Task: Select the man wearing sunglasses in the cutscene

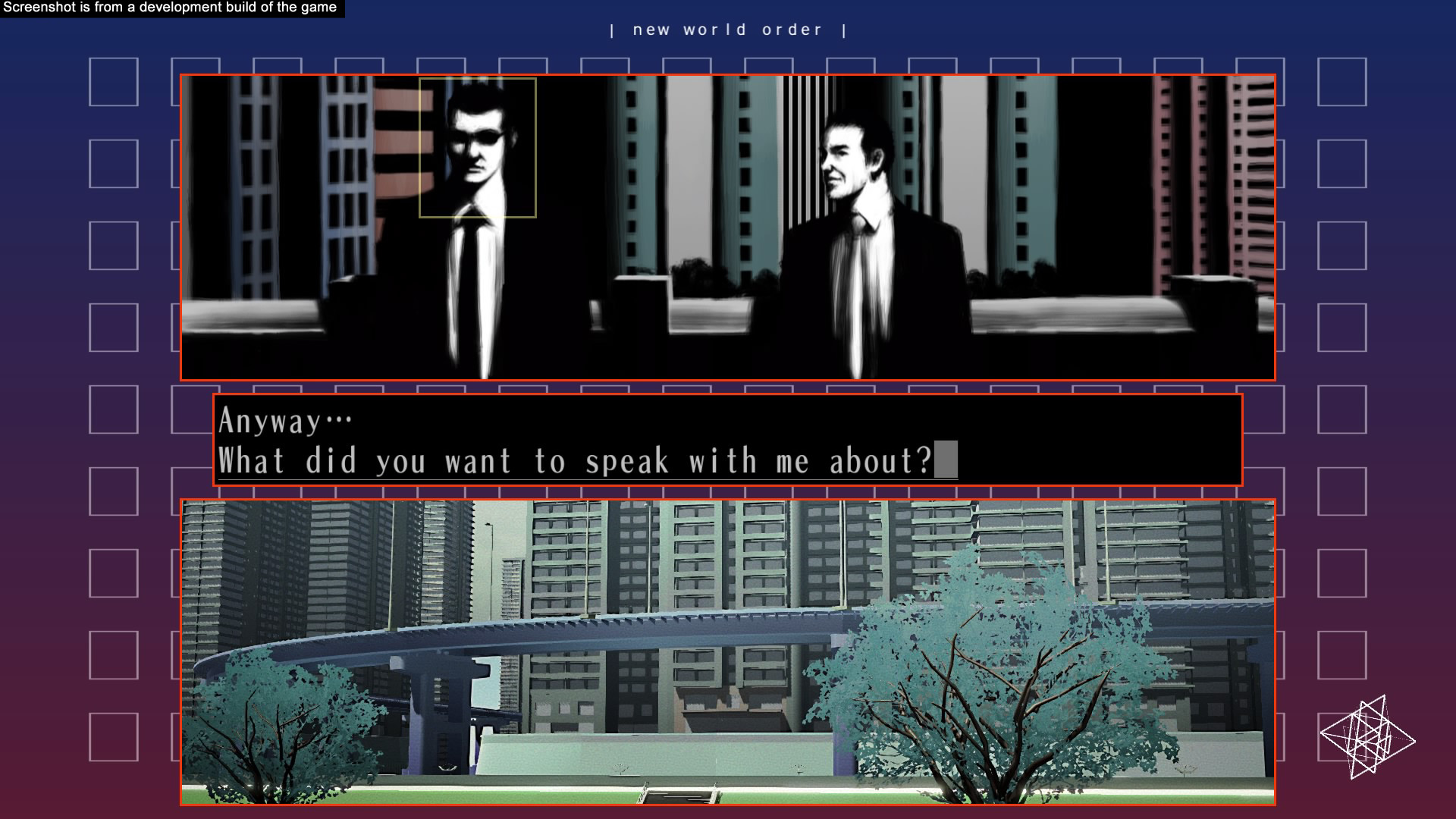Action: (x=478, y=197)
